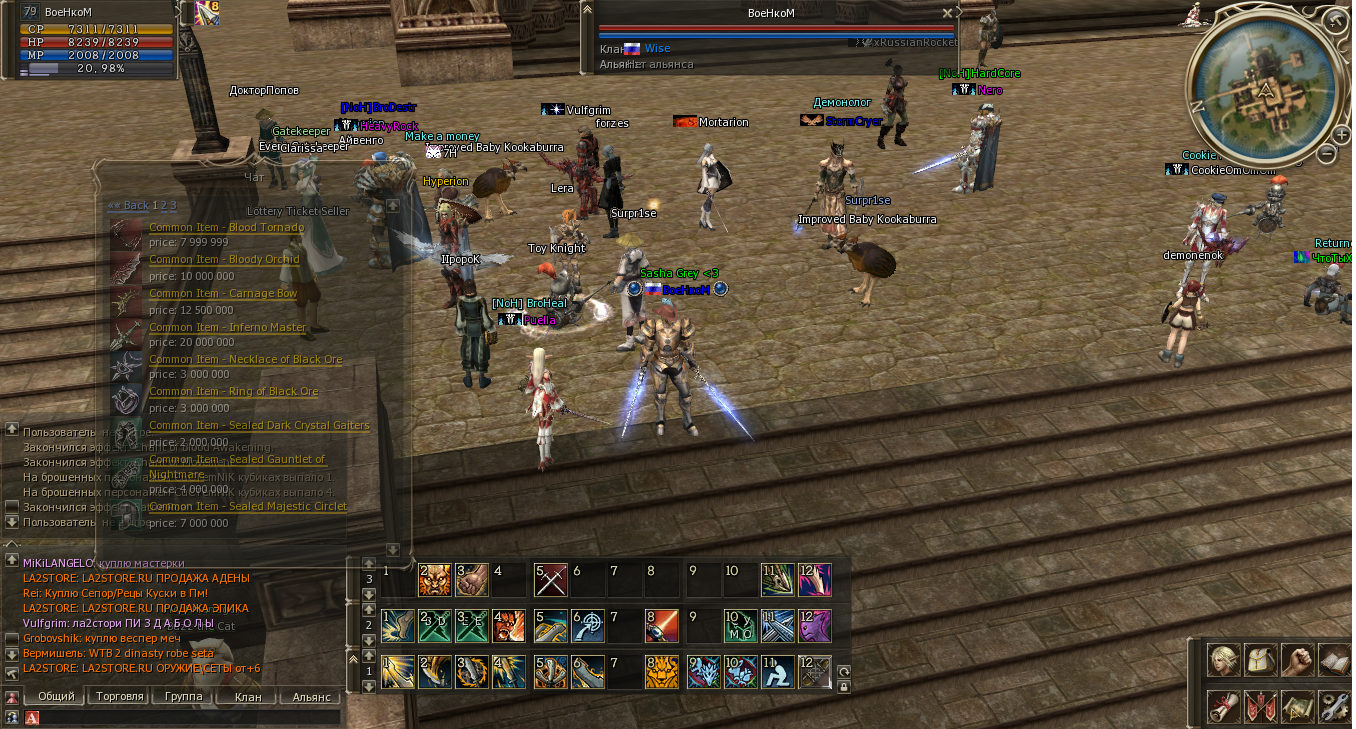The image size is (1356, 729).
Task: Go back via the Back link
Action: 128,205
